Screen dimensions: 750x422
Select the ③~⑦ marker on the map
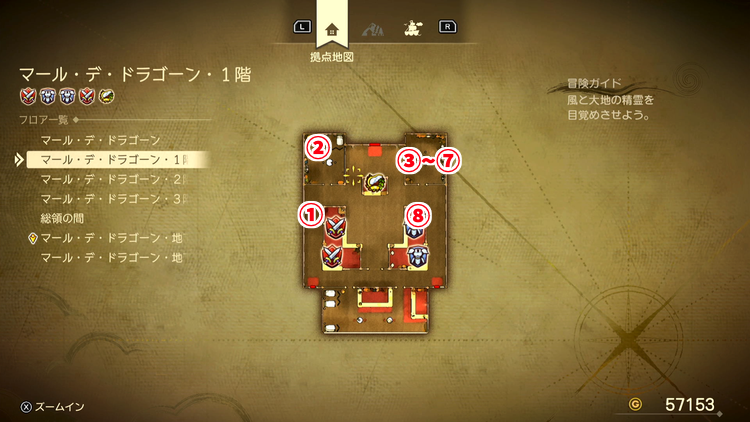(428, 160)
